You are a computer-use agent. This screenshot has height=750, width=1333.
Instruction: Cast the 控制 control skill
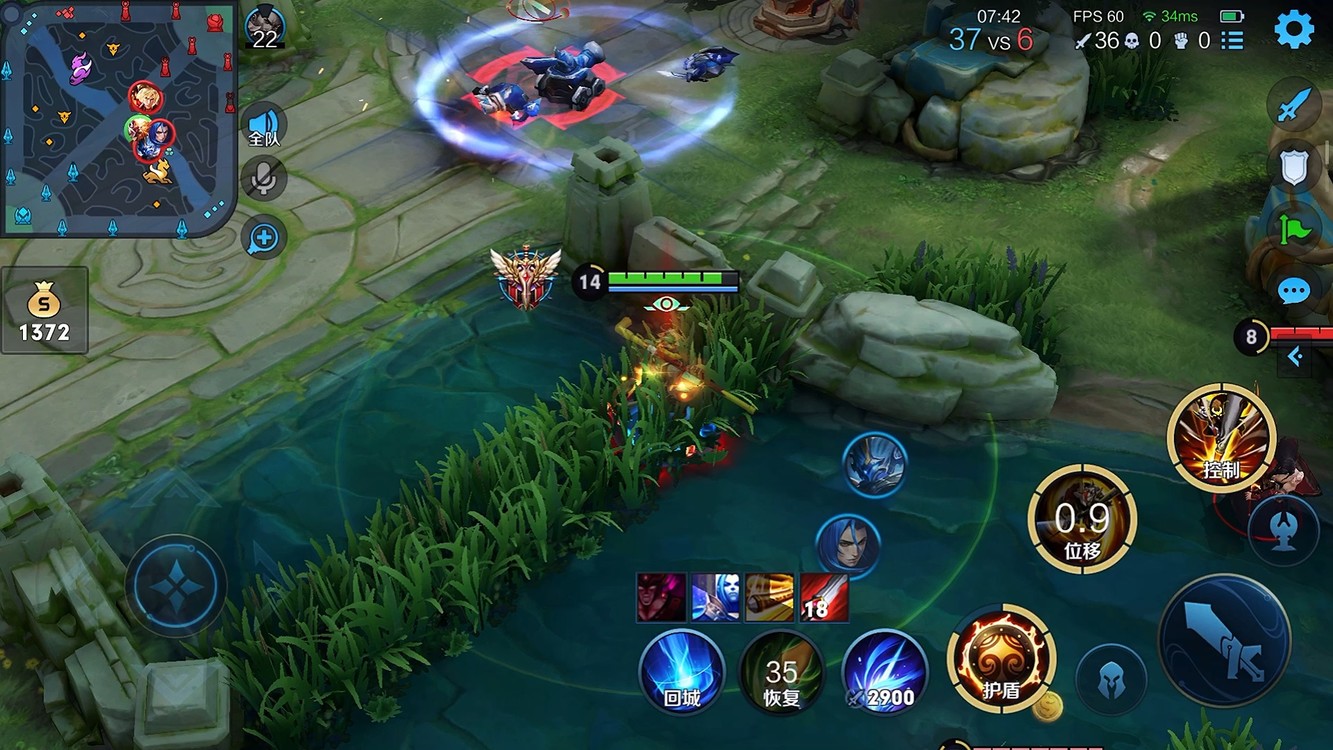pos(1221,438)
